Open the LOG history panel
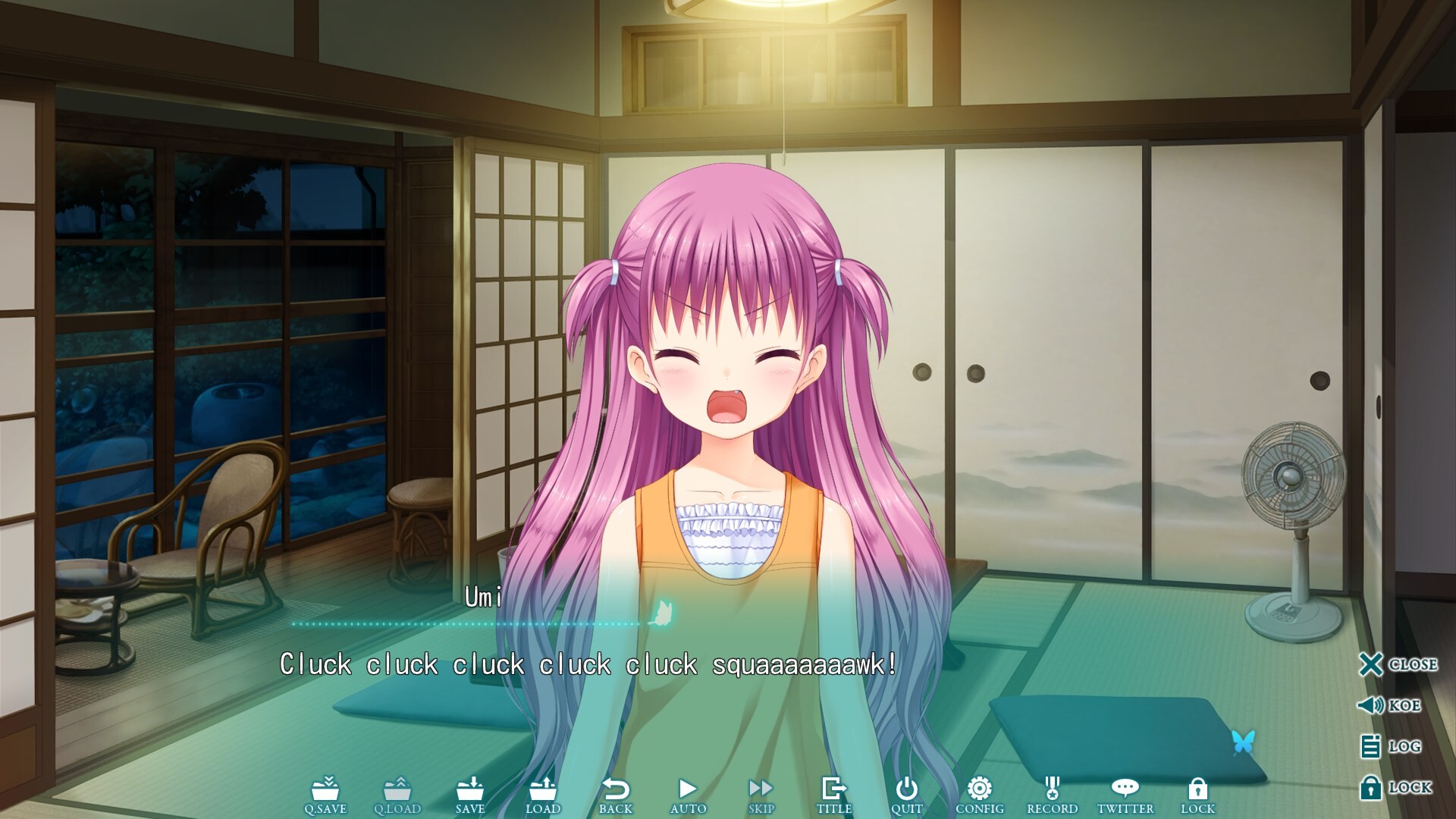 (1373, 745)
